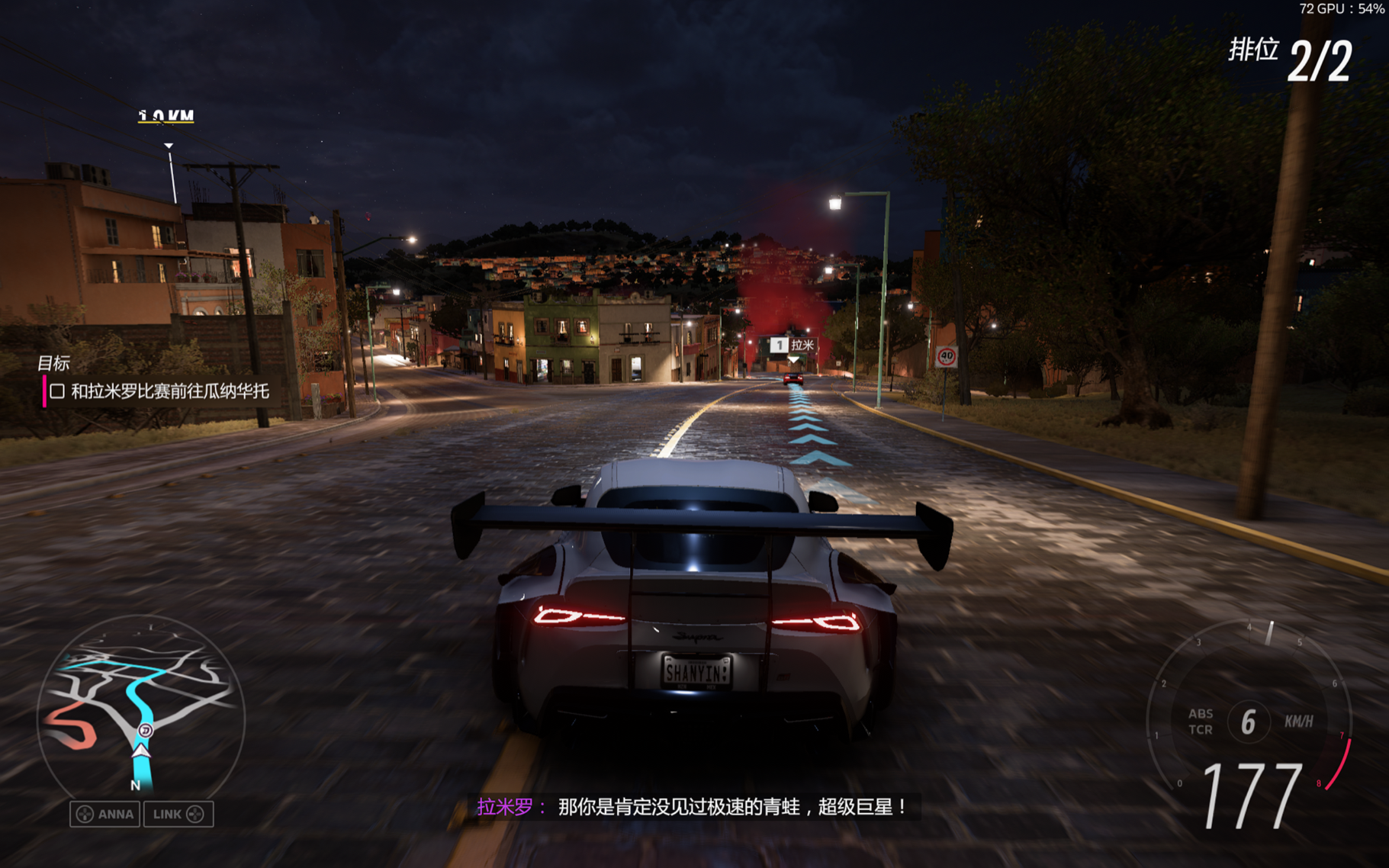The height and width of the screenshot is (868, 1389).
Task: Tick the race objective checkbox
Action: click(x=57, y=392)
